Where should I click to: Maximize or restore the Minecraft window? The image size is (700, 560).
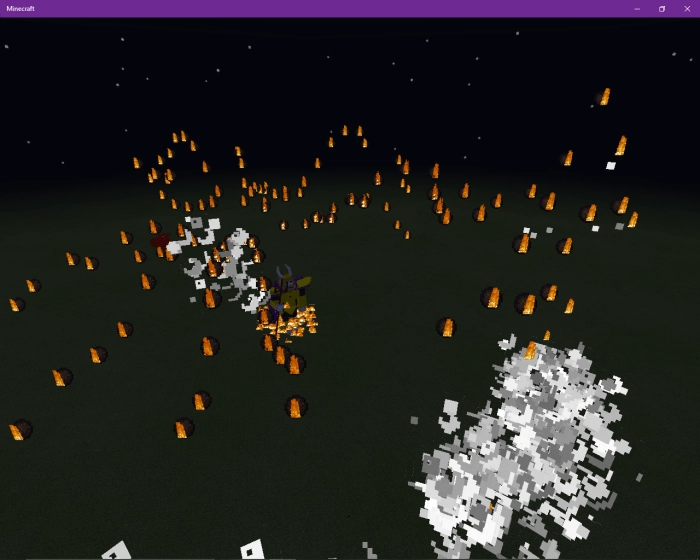[x=662, y=9]
